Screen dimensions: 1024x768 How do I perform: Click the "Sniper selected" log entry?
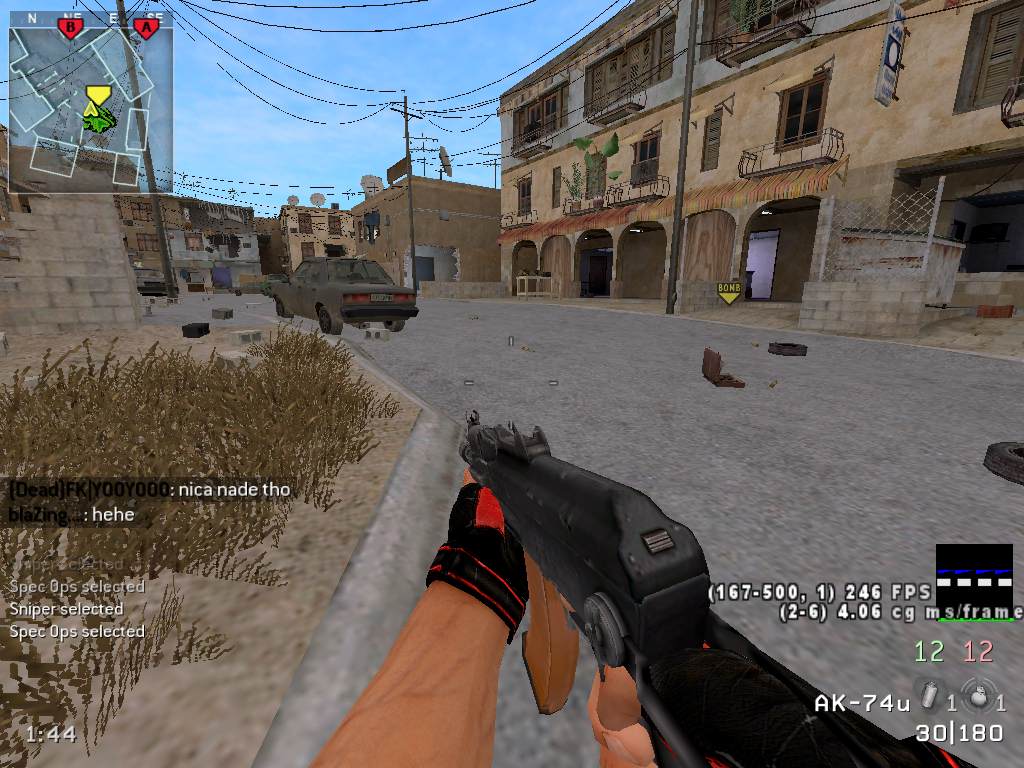coord(66,609)
